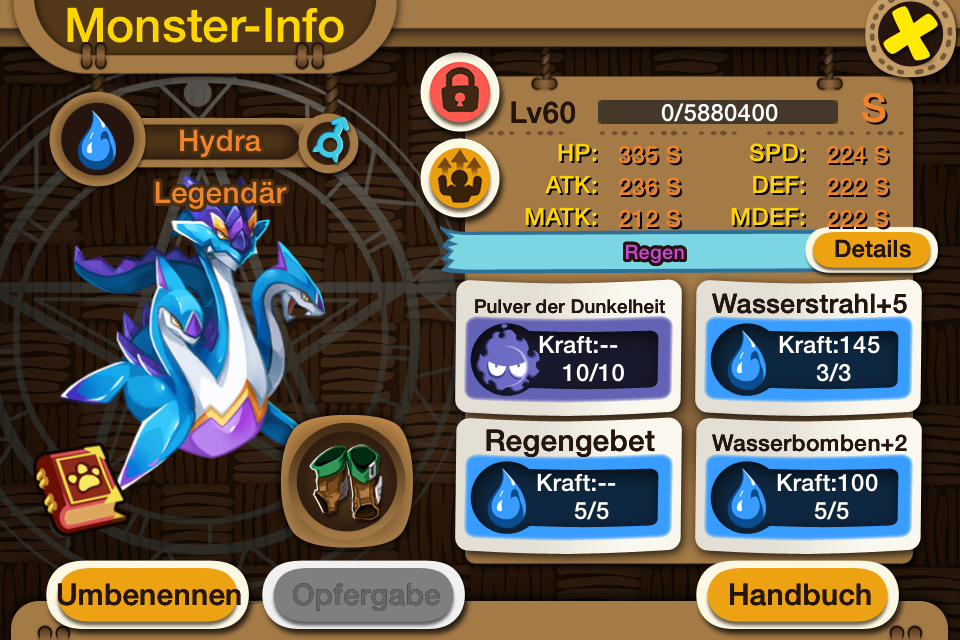Toggle the red padlock lock icon
960x640 pixels.
(459, 91)
